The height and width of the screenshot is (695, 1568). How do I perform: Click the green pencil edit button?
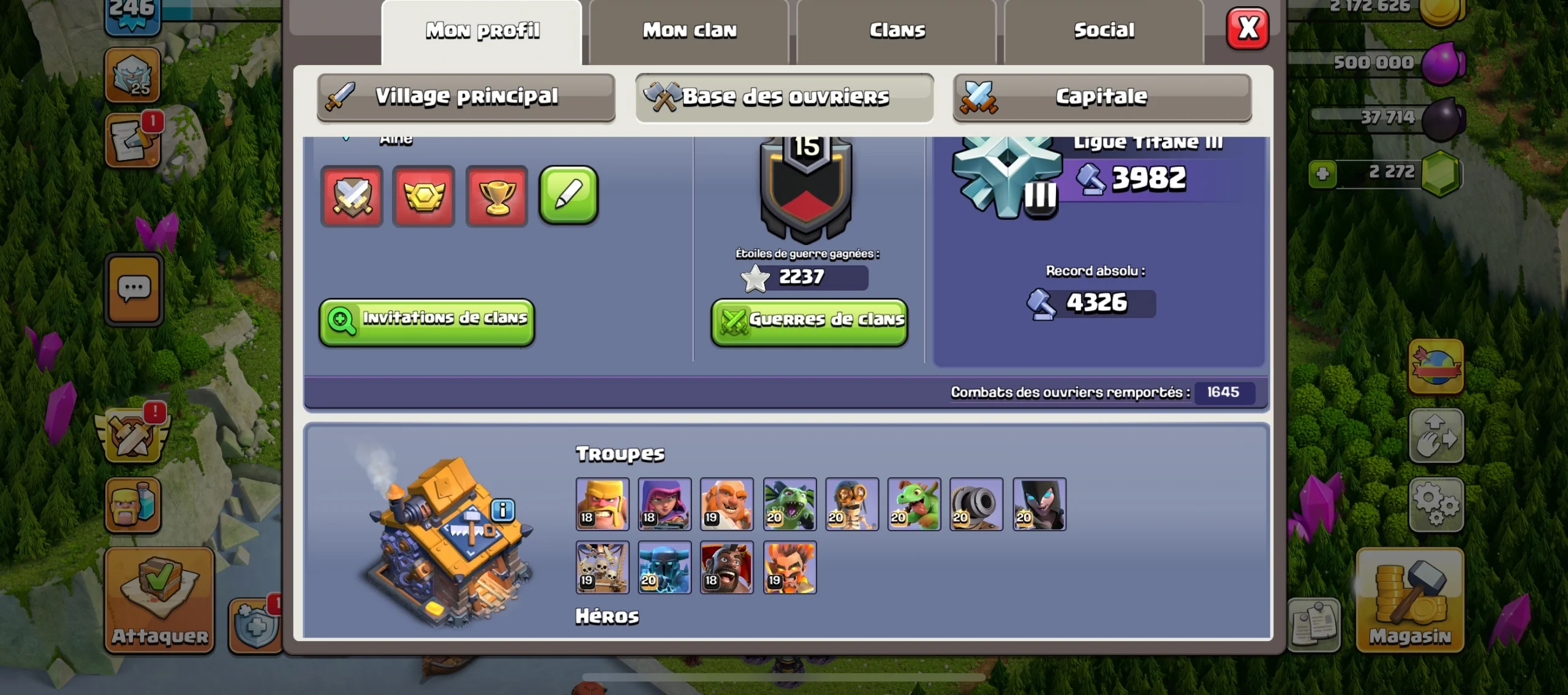pos(568,196)
